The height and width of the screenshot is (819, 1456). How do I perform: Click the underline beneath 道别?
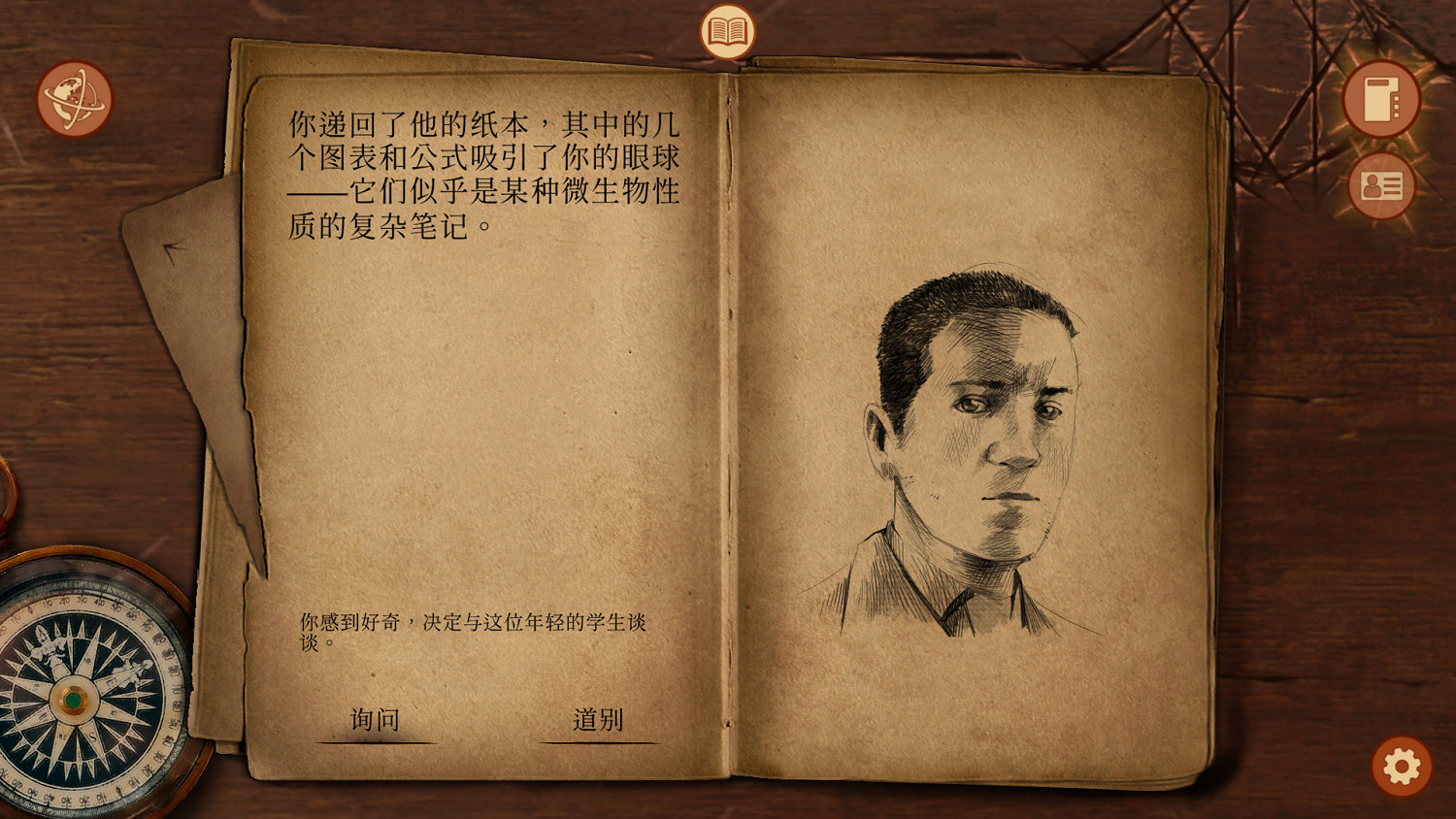(x=598, y=739)
